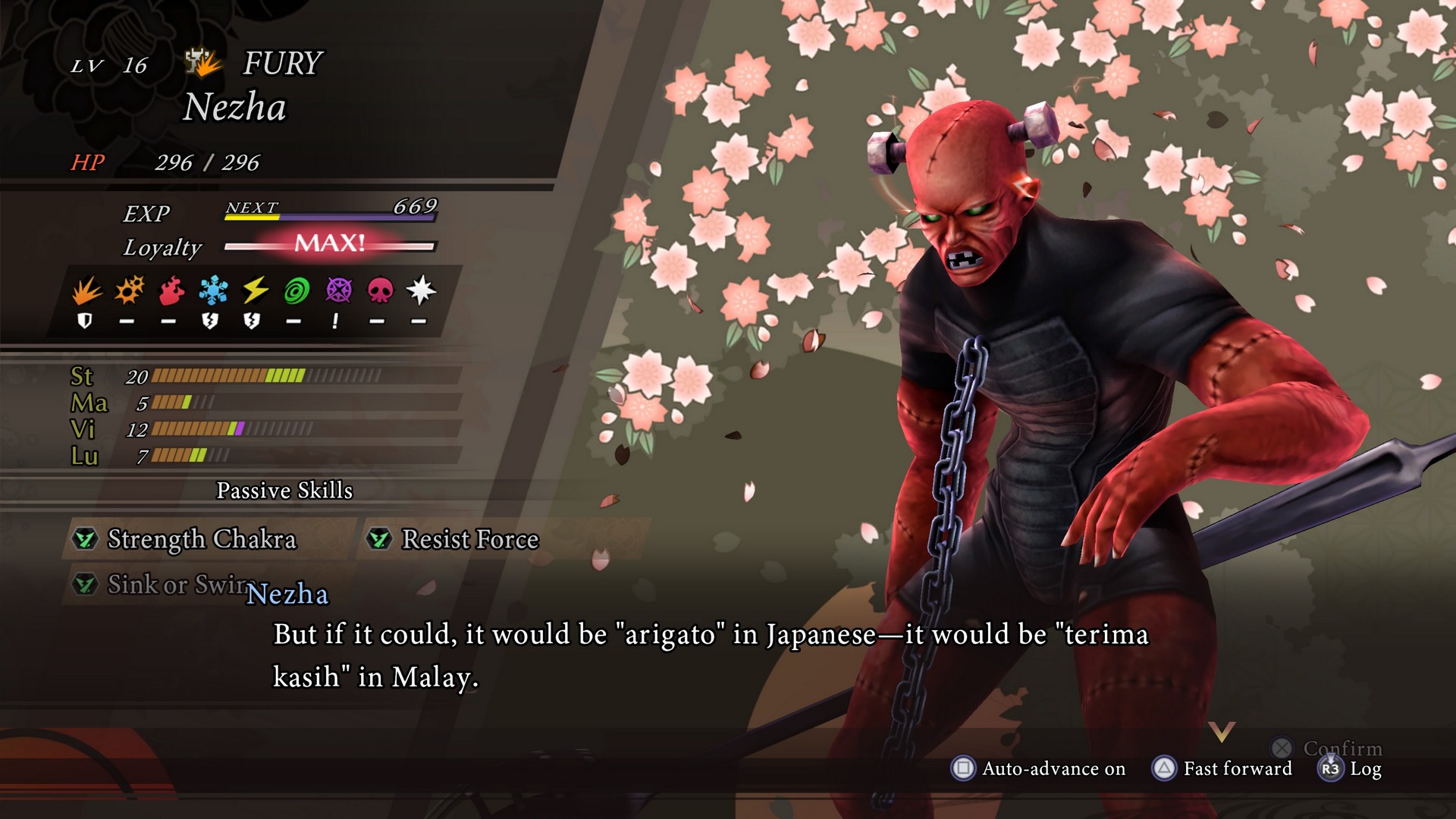This screenshot has height=819, width=1456.
Task: Click the electric lightning bolt affinity icon
Action: tap(255, 290)
